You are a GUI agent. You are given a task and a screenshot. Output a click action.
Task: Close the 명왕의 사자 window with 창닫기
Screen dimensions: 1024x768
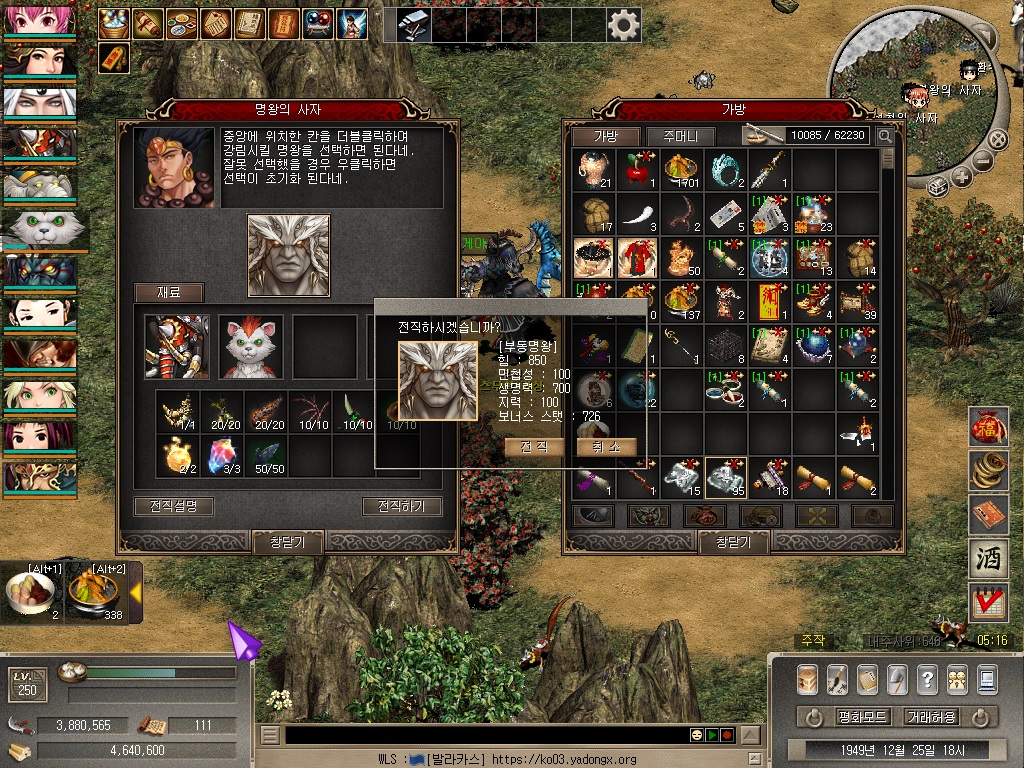(287, 542)
